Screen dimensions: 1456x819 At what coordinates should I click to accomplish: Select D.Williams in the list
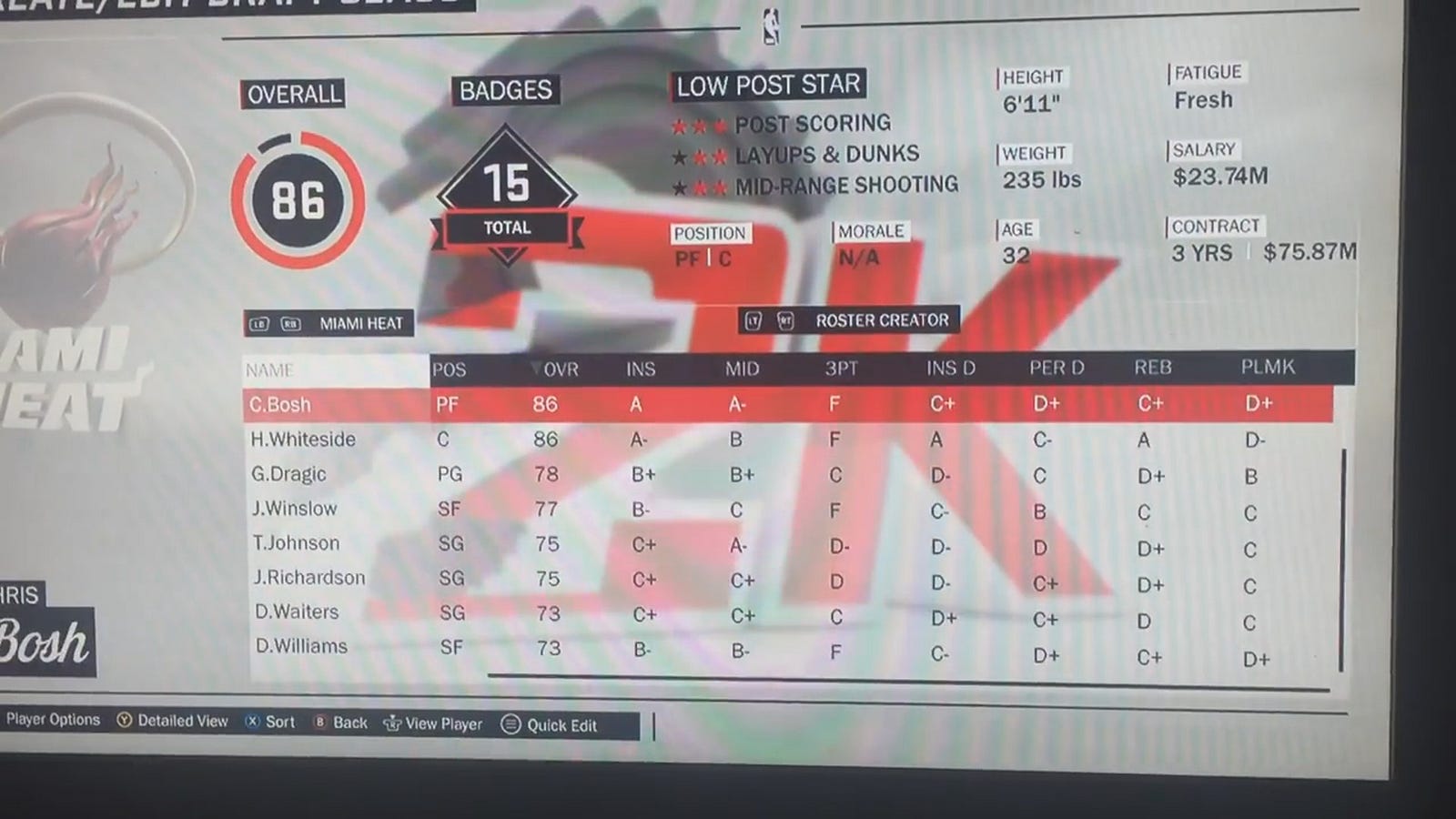[301, 647]
